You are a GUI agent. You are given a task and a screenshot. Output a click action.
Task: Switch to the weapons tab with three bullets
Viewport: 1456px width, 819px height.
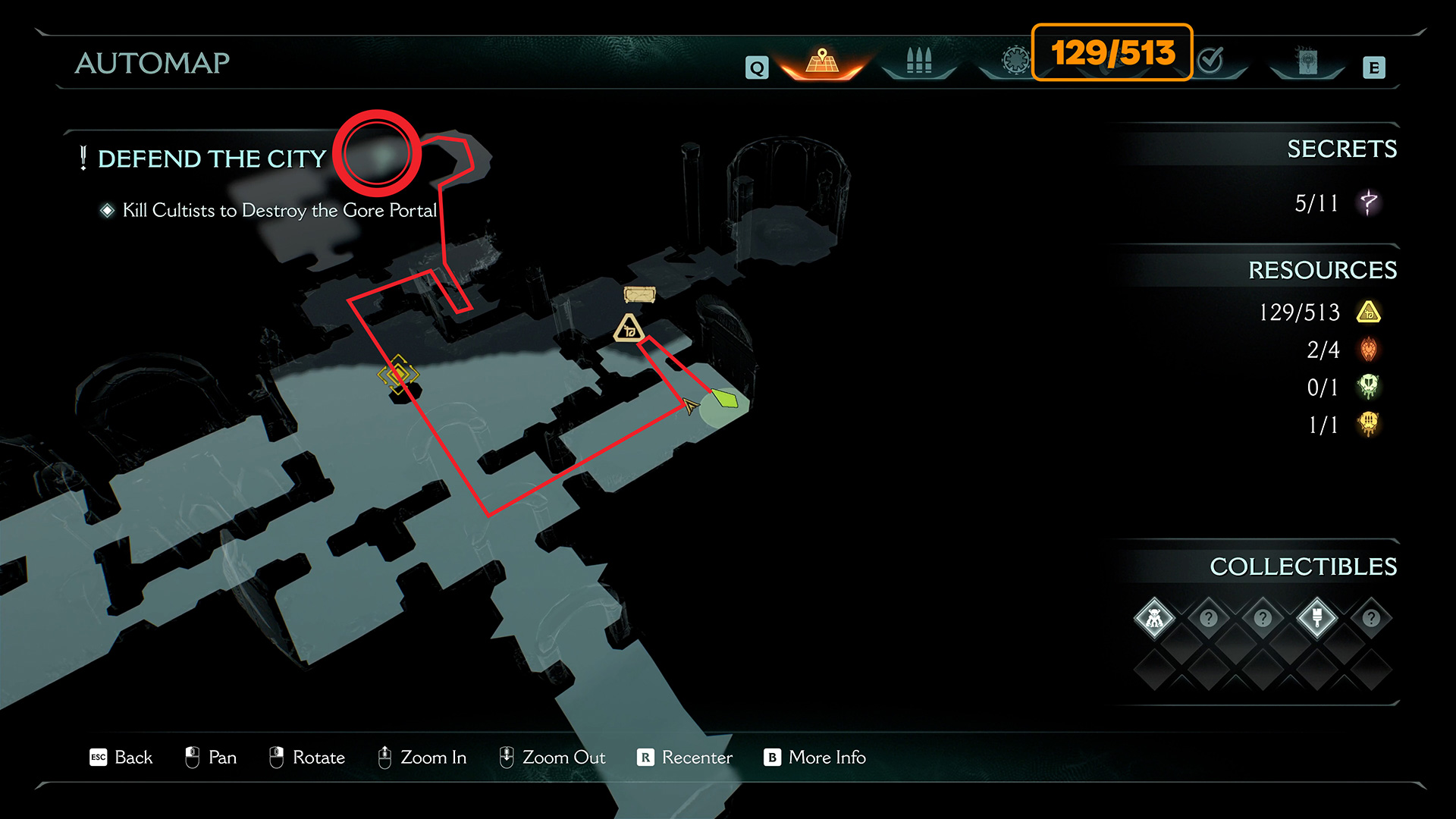(918, 61)
